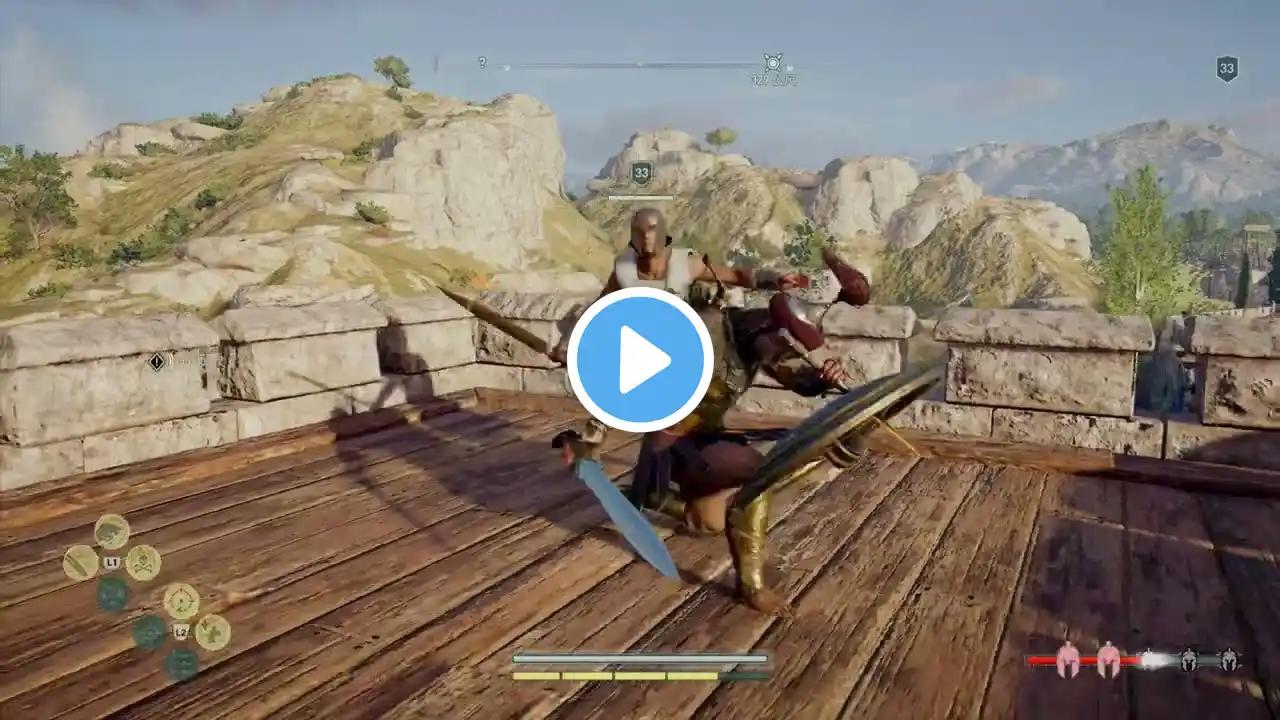The image size is (1280, 720).
Task: Activate the skull and crossbones ability
Action: point(143,563)
